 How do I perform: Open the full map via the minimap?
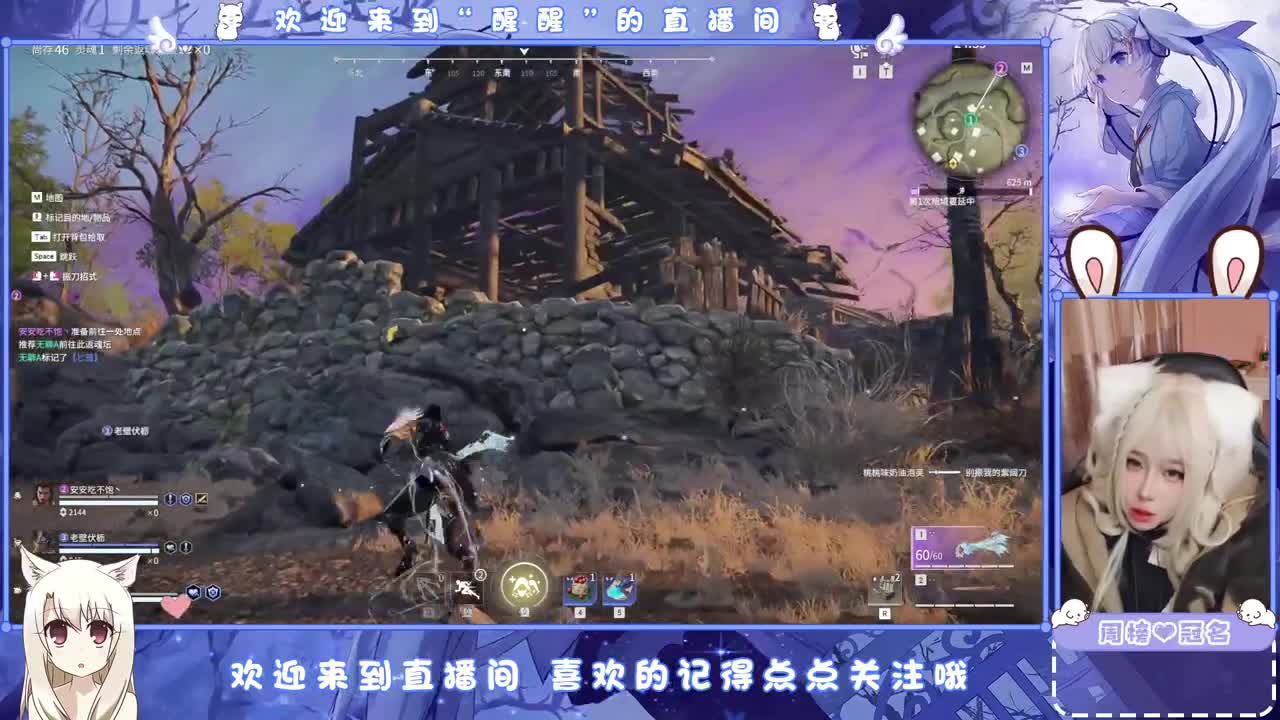pyautogui.click(x=970, y=117)
